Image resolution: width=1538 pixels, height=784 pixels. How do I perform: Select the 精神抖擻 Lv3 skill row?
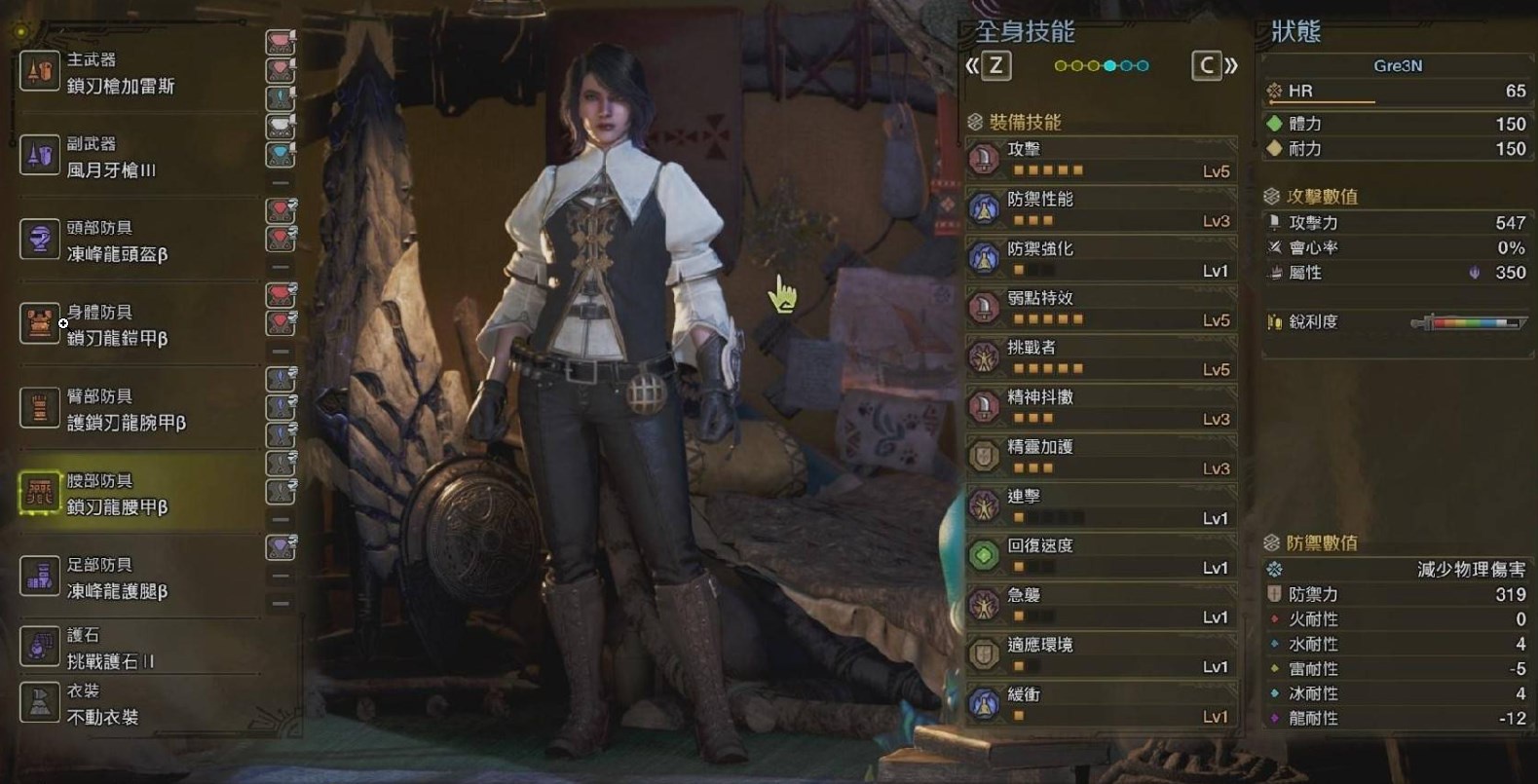tap(1101, 408)
